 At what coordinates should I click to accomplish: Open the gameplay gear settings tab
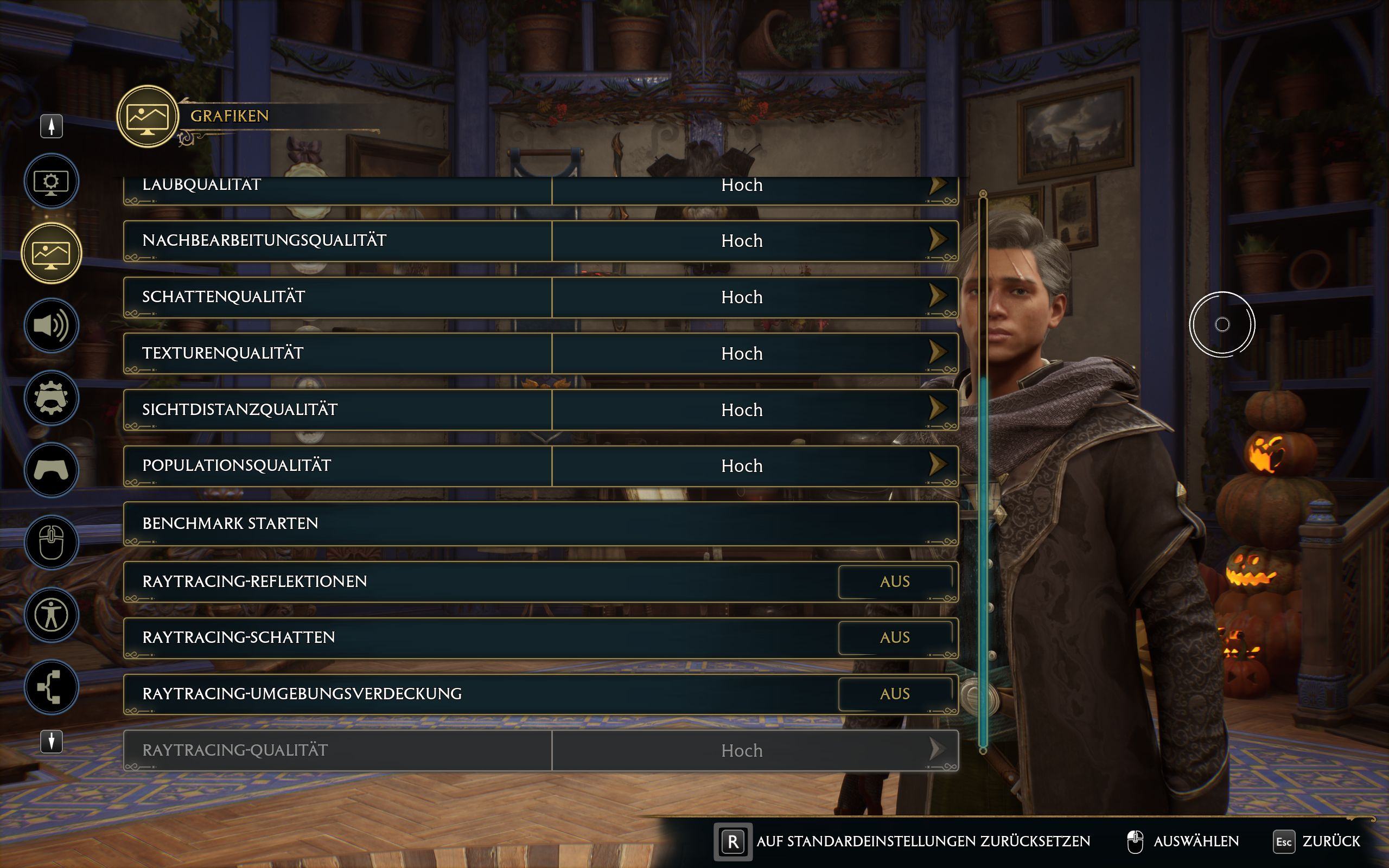click(x=51, y=398)
